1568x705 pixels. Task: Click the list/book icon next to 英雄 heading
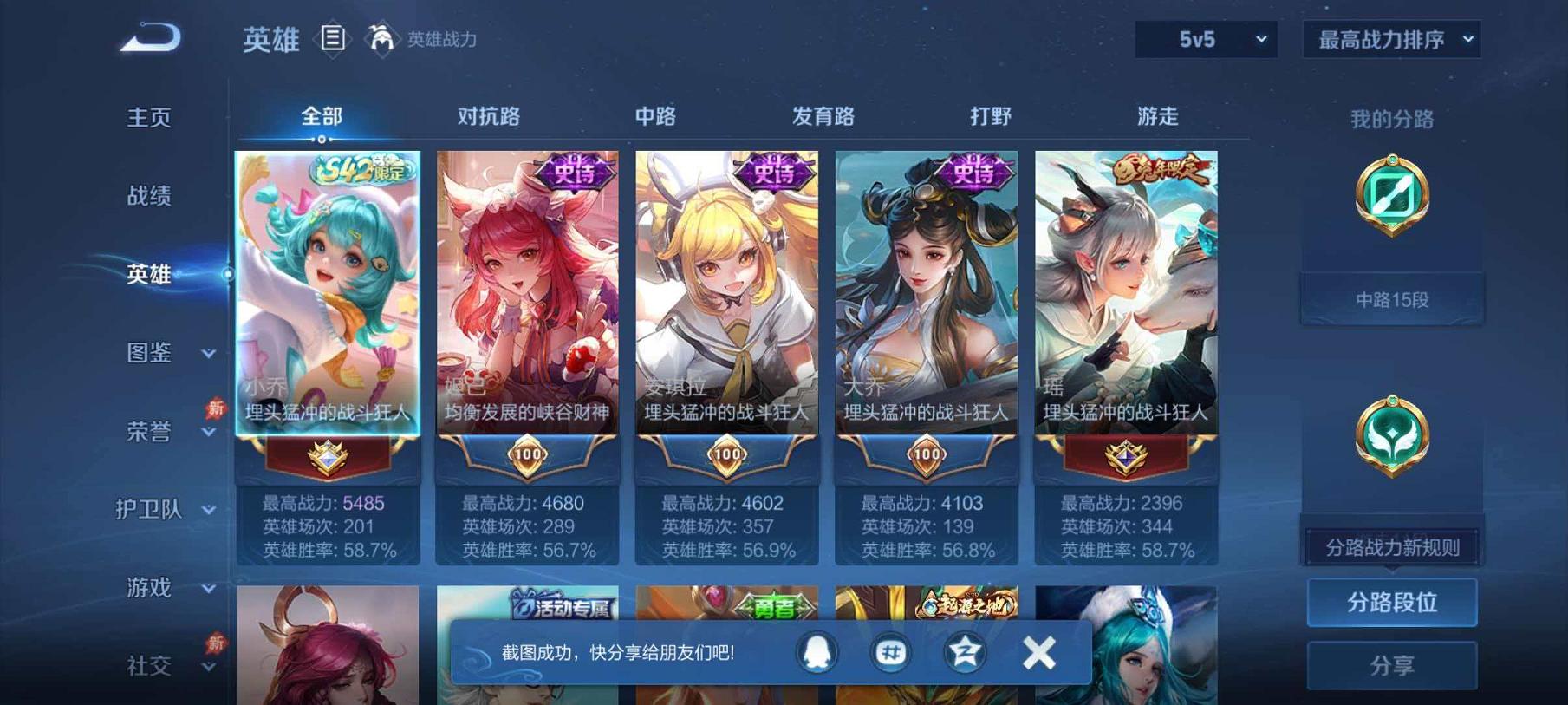coord(332,38)
